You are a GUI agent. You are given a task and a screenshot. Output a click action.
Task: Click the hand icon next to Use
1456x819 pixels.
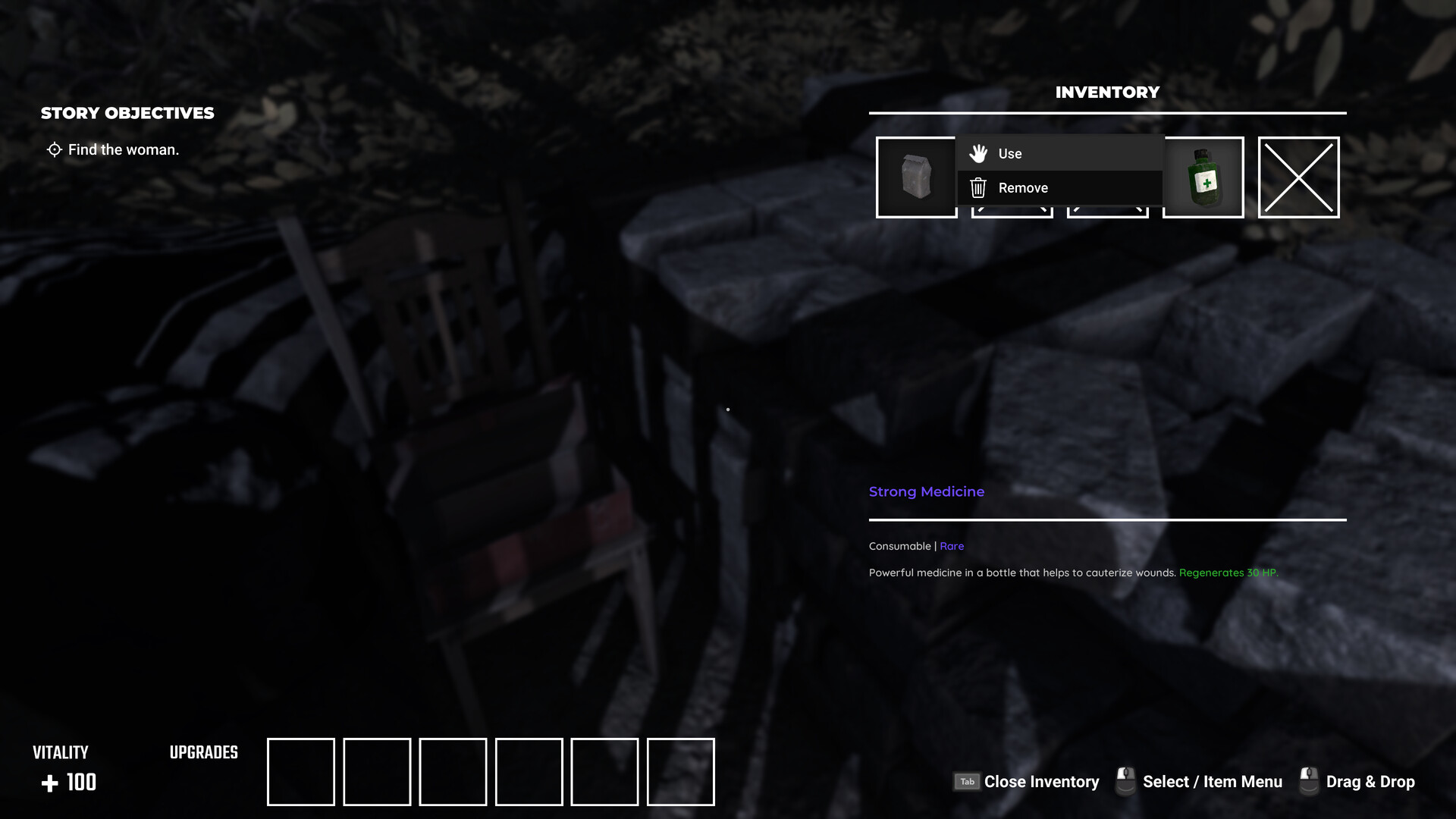pos(979,152)
